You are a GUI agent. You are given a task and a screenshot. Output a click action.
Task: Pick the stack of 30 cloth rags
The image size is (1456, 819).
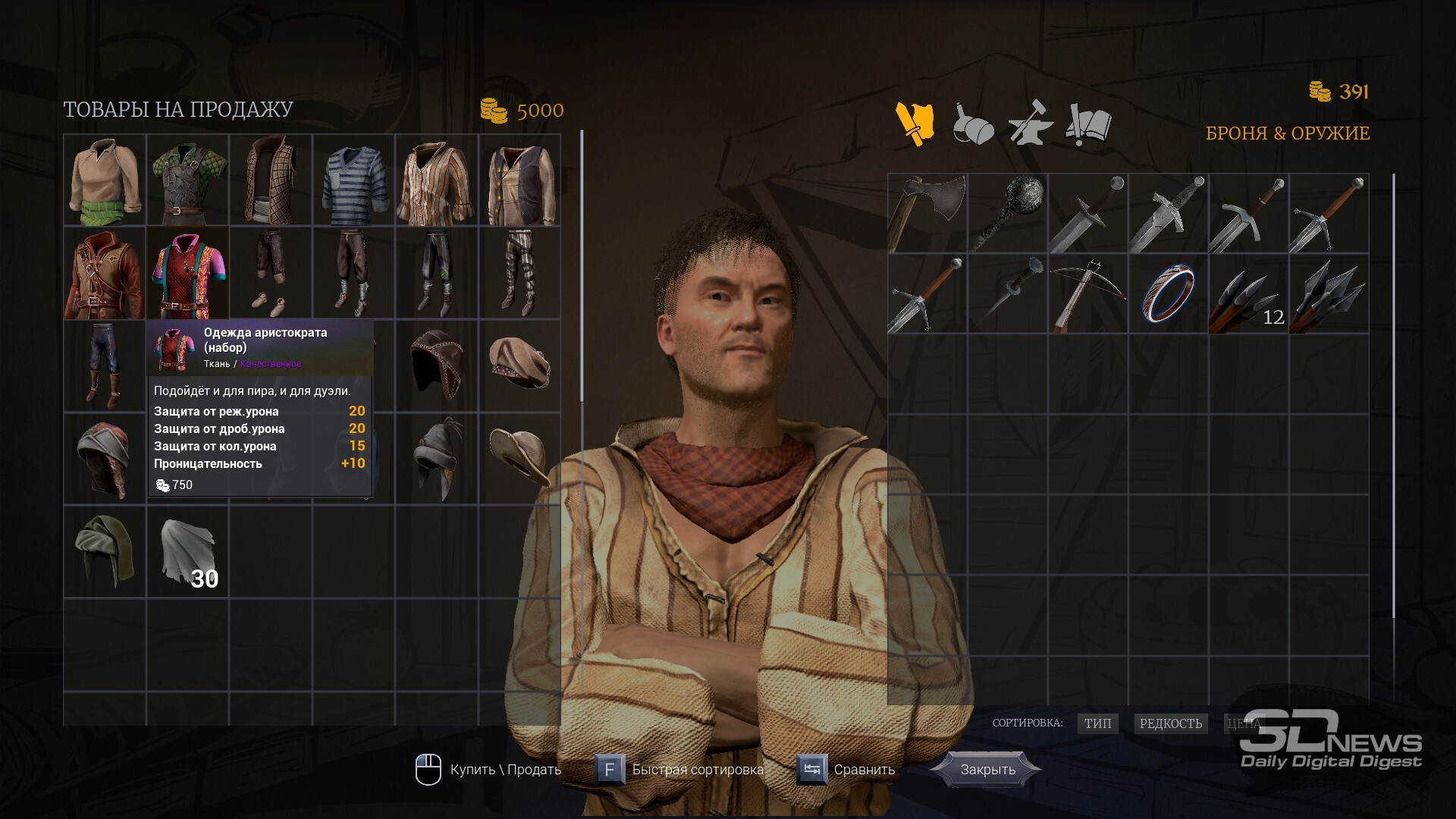coord(188,551)
